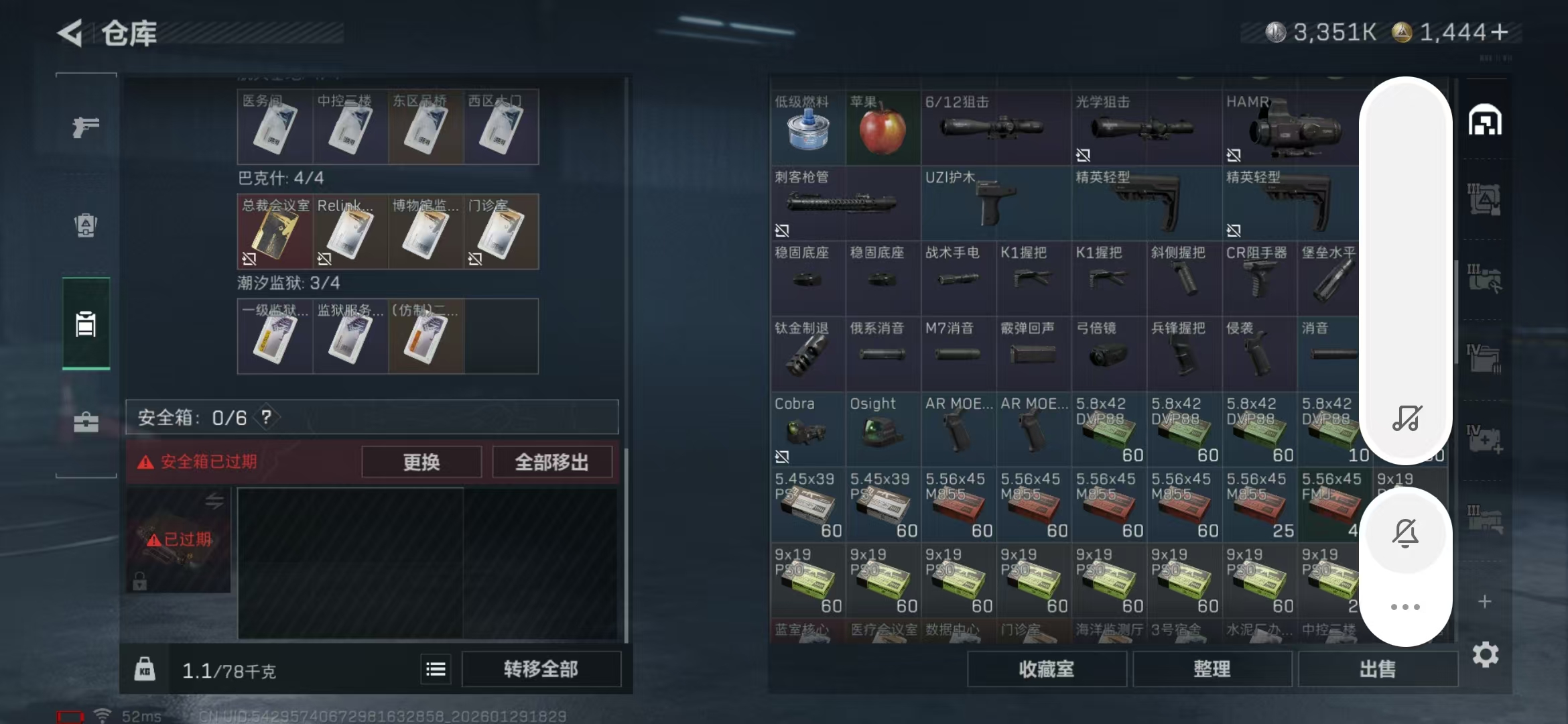Select the weapons tab with the pistol icon

click(x=85, y=127)
